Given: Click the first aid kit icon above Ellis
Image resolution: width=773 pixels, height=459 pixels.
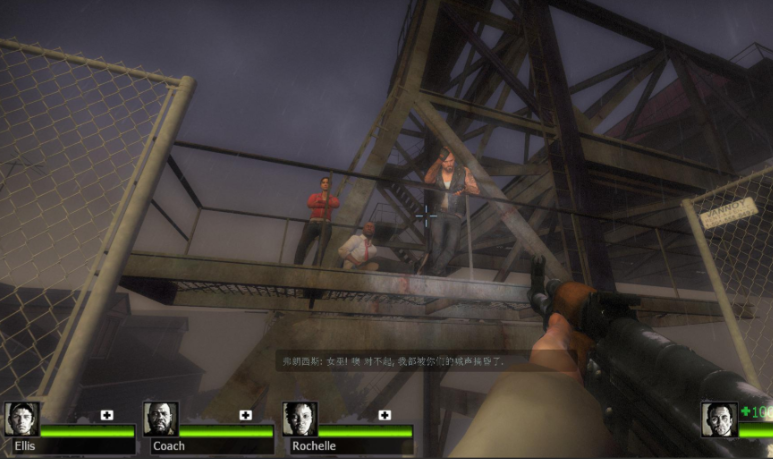Looking at the screenshot, I should point(106,415).
